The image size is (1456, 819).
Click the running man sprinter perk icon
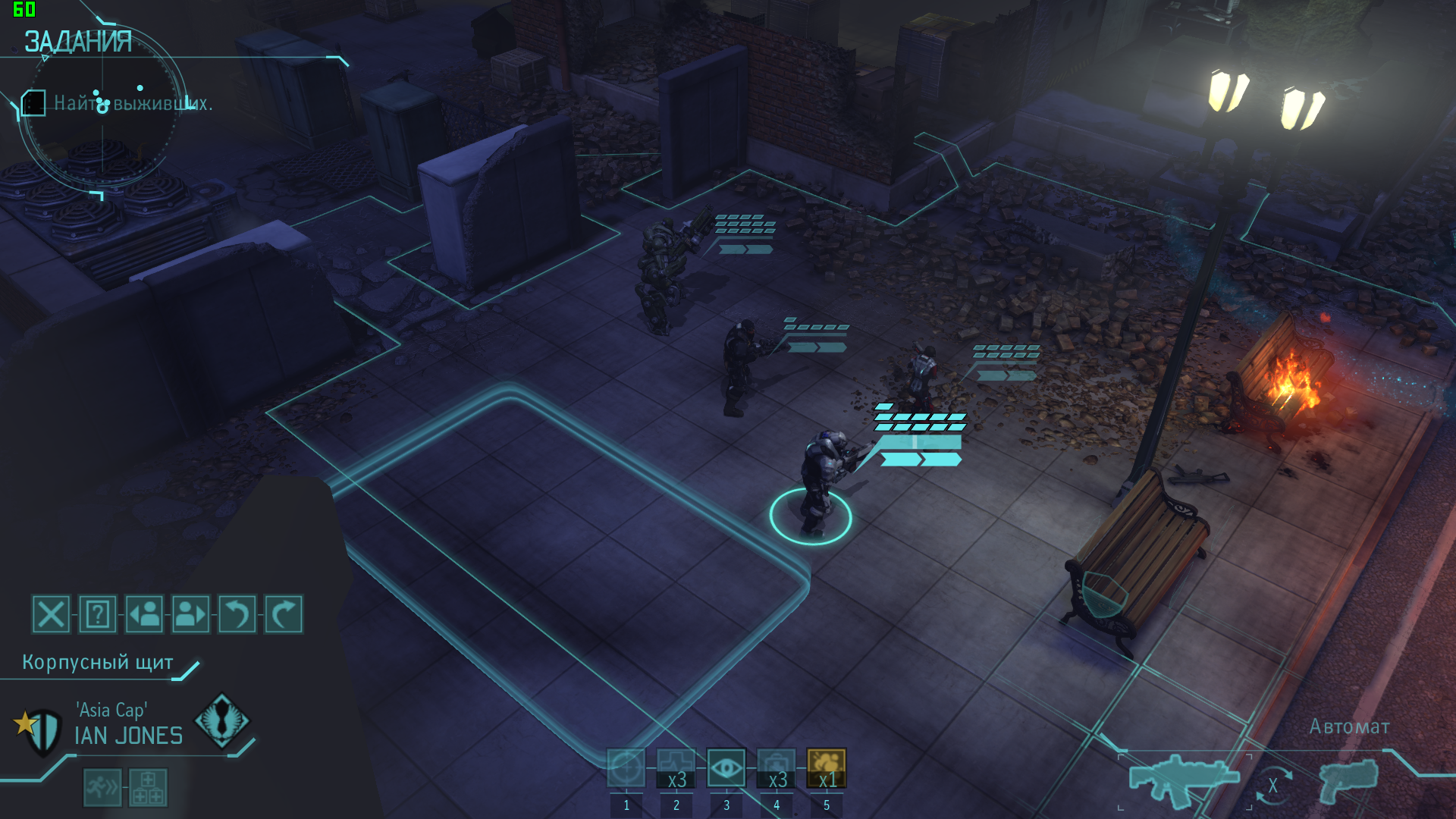(102, 787)
